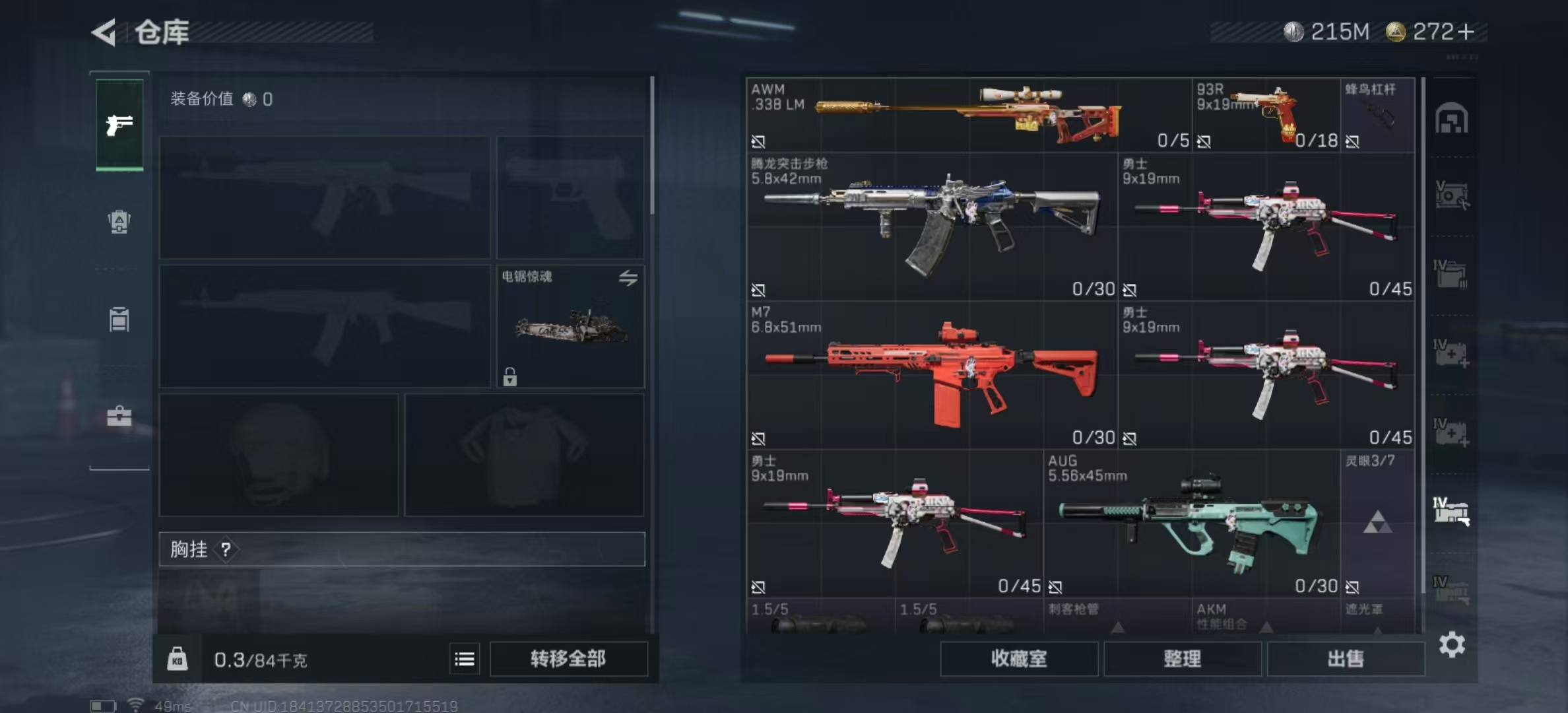
Task: Select the golden AWM sniper rifle
Action: coord(967,115)
